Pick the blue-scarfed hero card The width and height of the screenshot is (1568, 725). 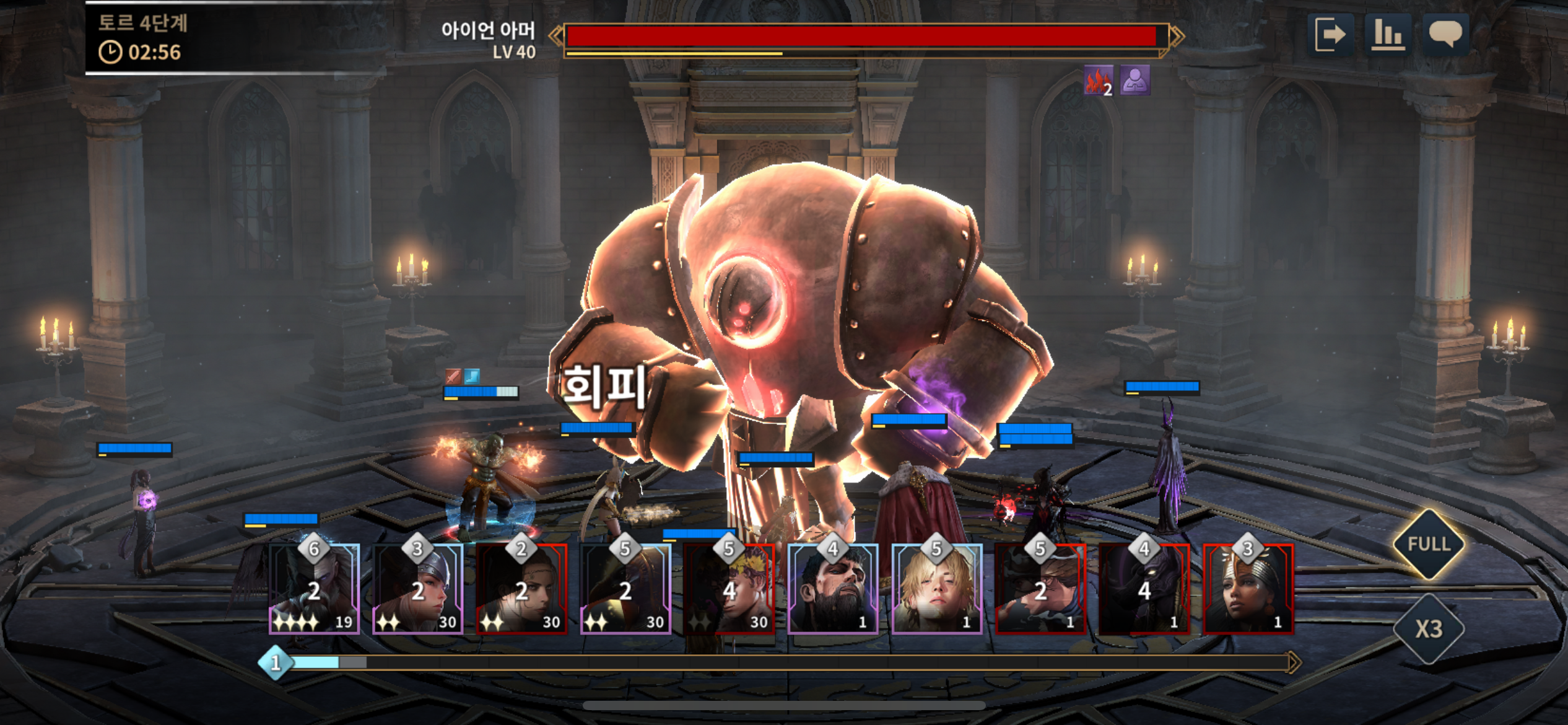coord(1040,589)
